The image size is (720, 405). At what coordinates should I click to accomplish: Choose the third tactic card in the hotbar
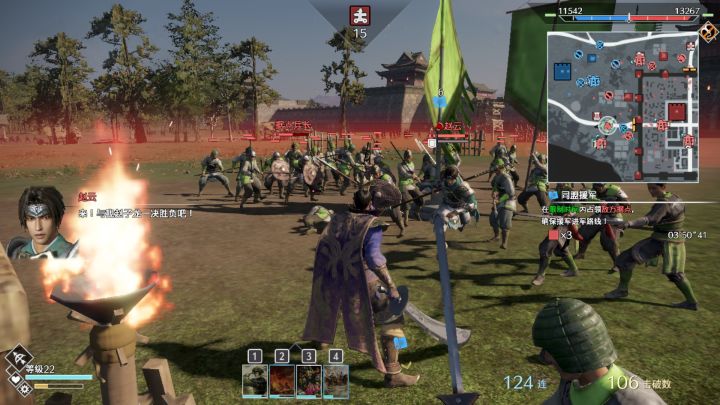309,381
